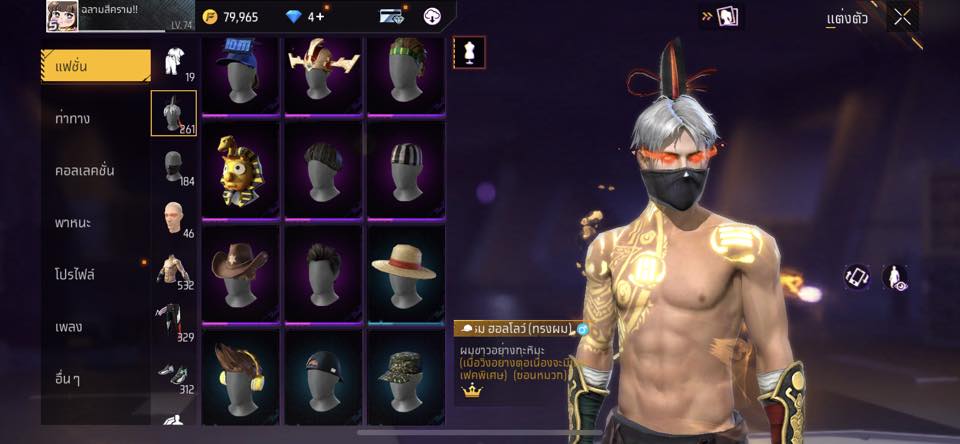Pick the sneakers shoes category
Screen dimensions: 960x444
click(x=173, y=372)
